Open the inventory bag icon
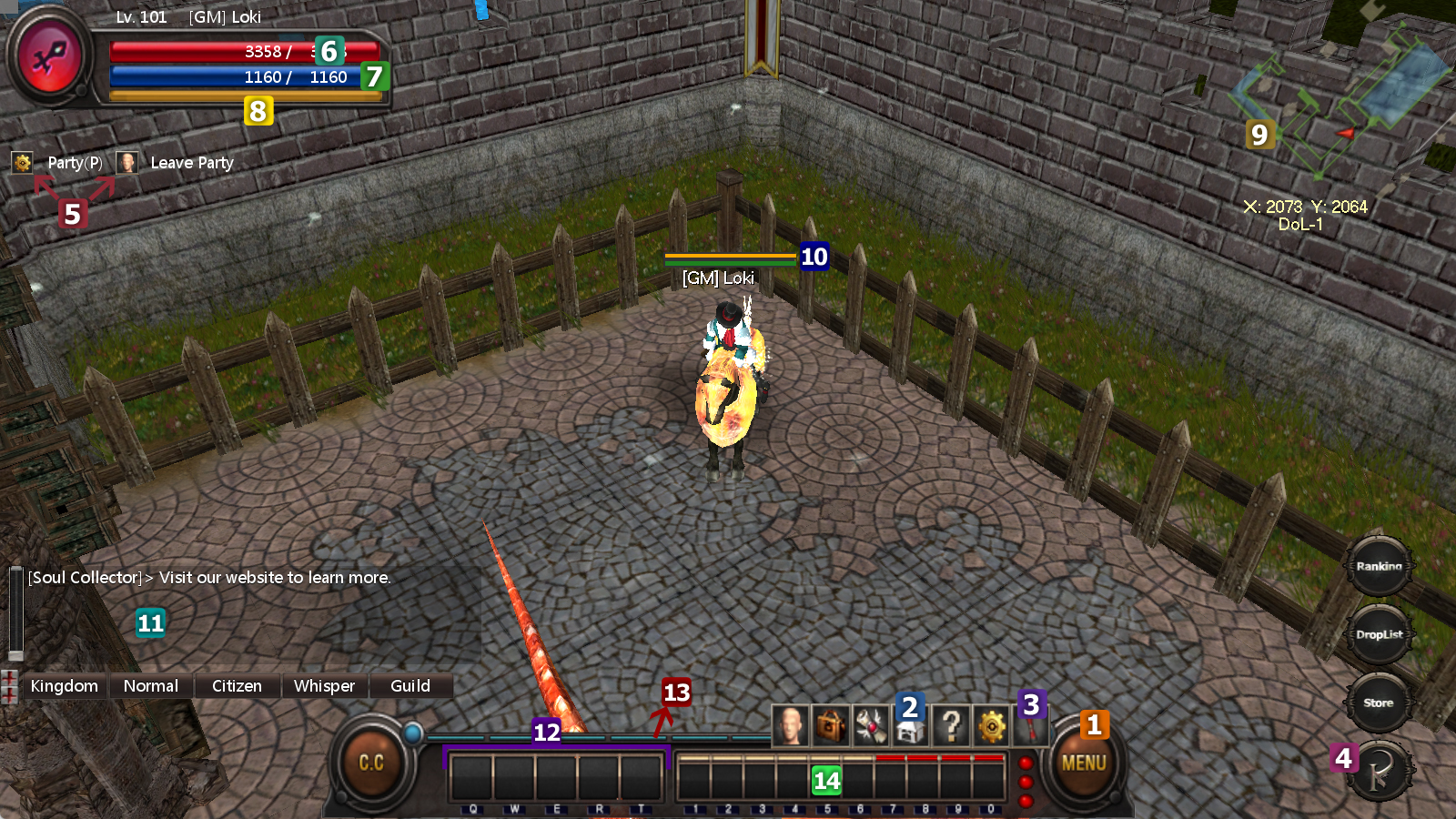Screen dimensions: 1456x819 tap(831, 726)
